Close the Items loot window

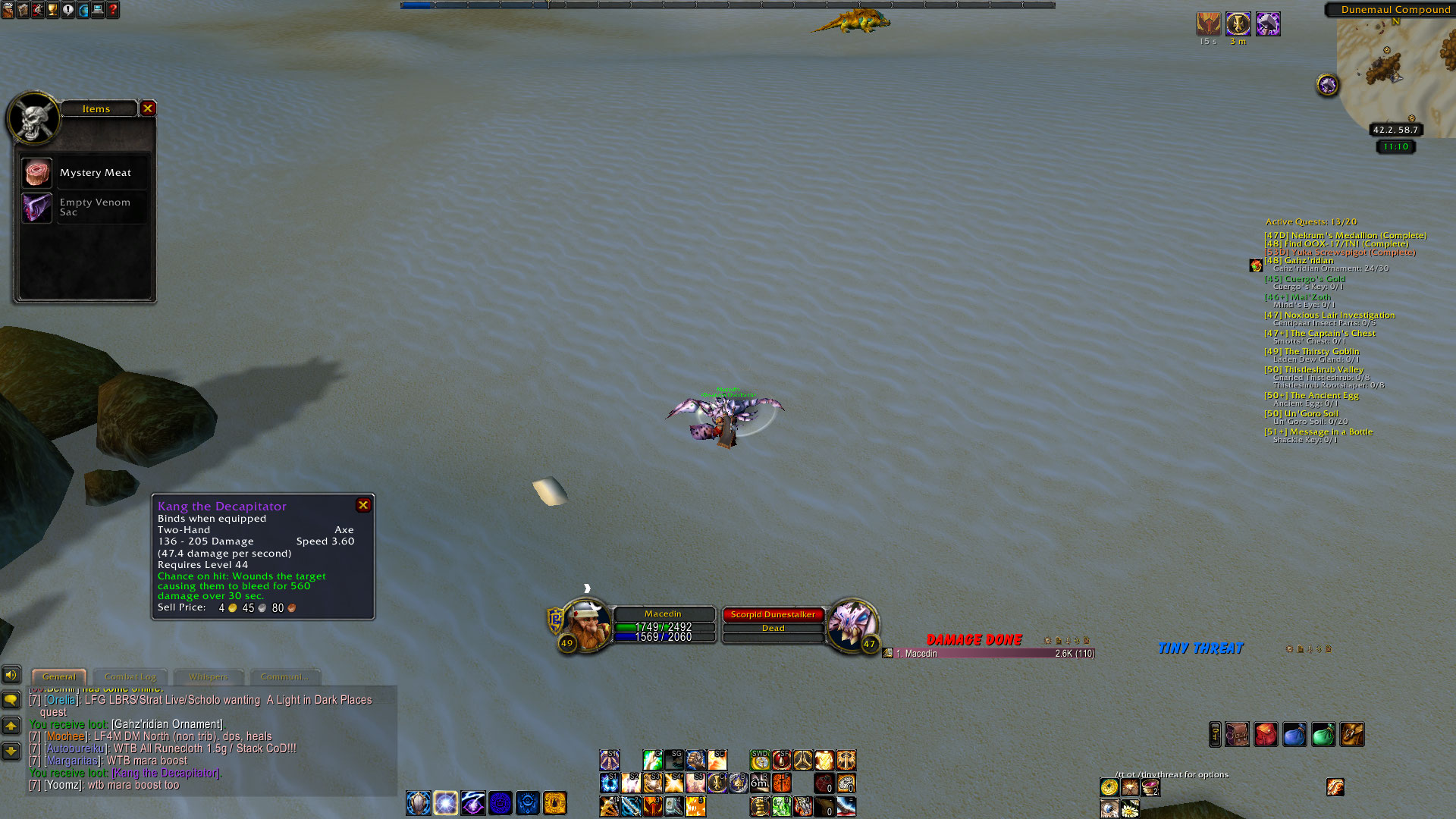[148, 108]
